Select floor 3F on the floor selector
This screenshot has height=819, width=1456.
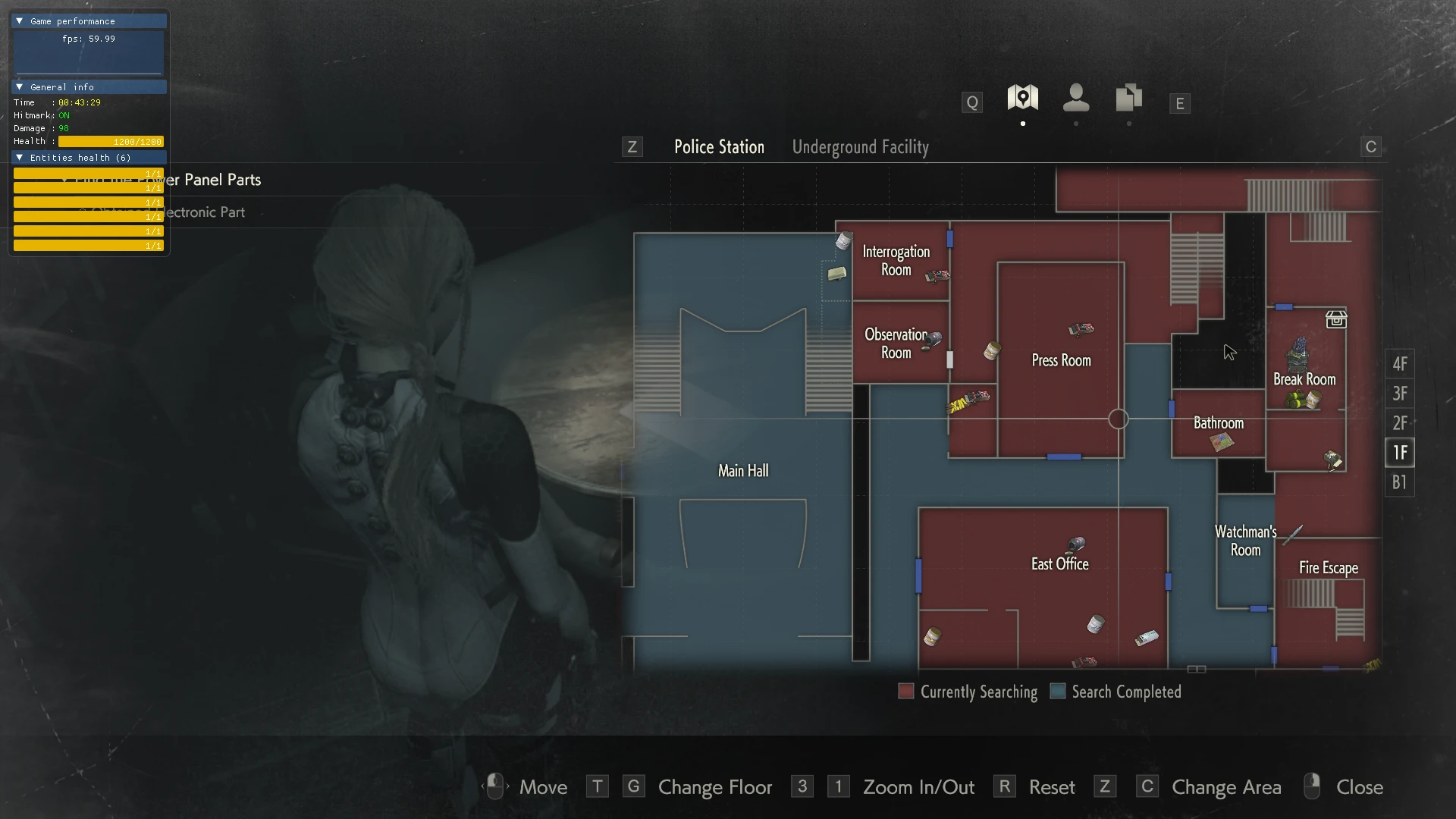(x=1399, y=394)
